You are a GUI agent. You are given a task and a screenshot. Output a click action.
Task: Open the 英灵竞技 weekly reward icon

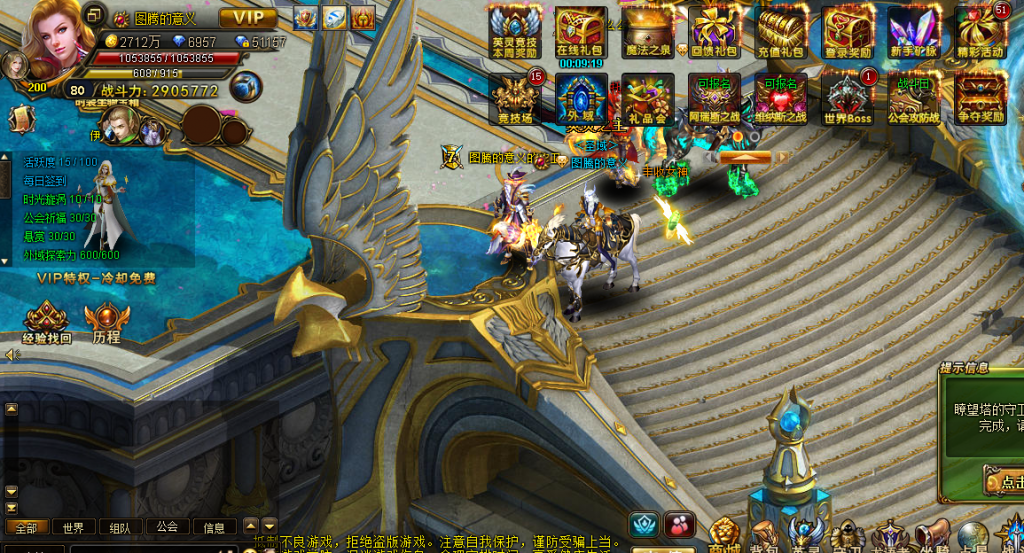tap(515, 32)
